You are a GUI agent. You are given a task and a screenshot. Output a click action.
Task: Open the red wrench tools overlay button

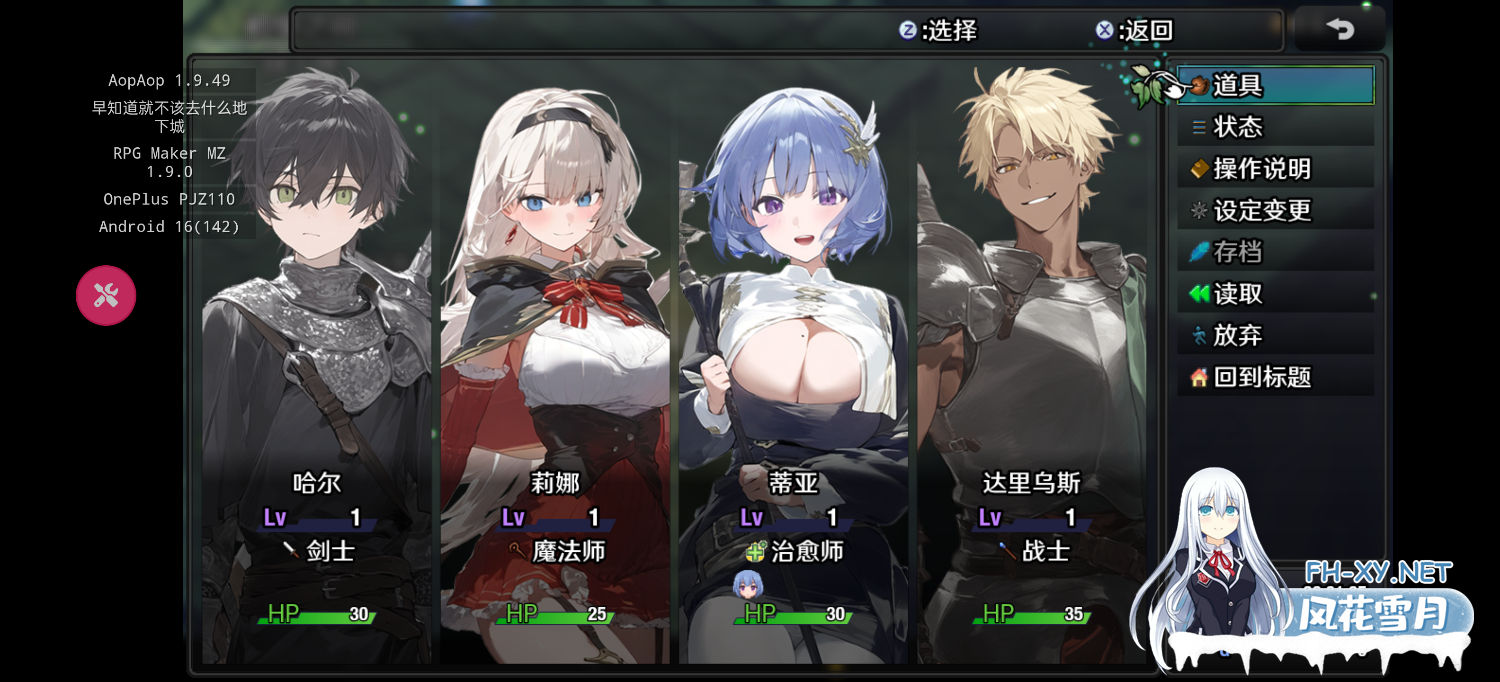click(x=106, y=295)
